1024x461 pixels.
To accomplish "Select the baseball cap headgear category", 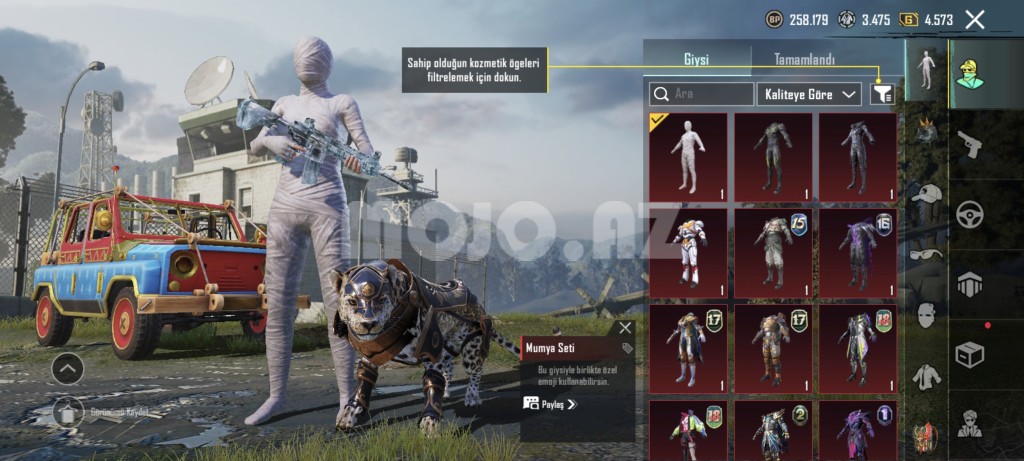I will pyautogui.click(x=927, y=194).
